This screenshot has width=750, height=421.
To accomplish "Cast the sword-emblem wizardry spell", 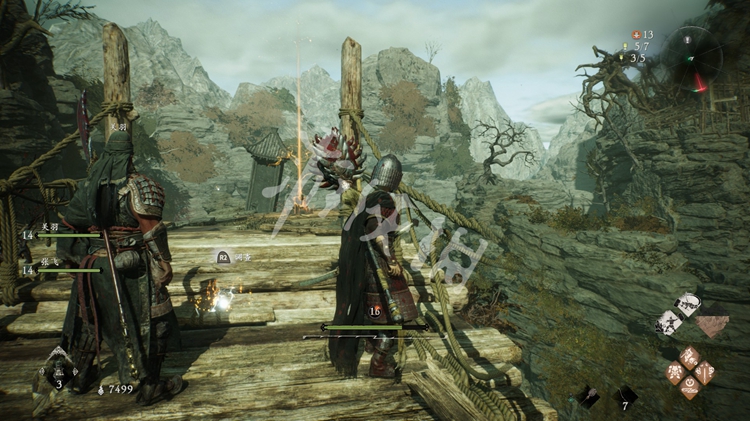I will (704, 374).
